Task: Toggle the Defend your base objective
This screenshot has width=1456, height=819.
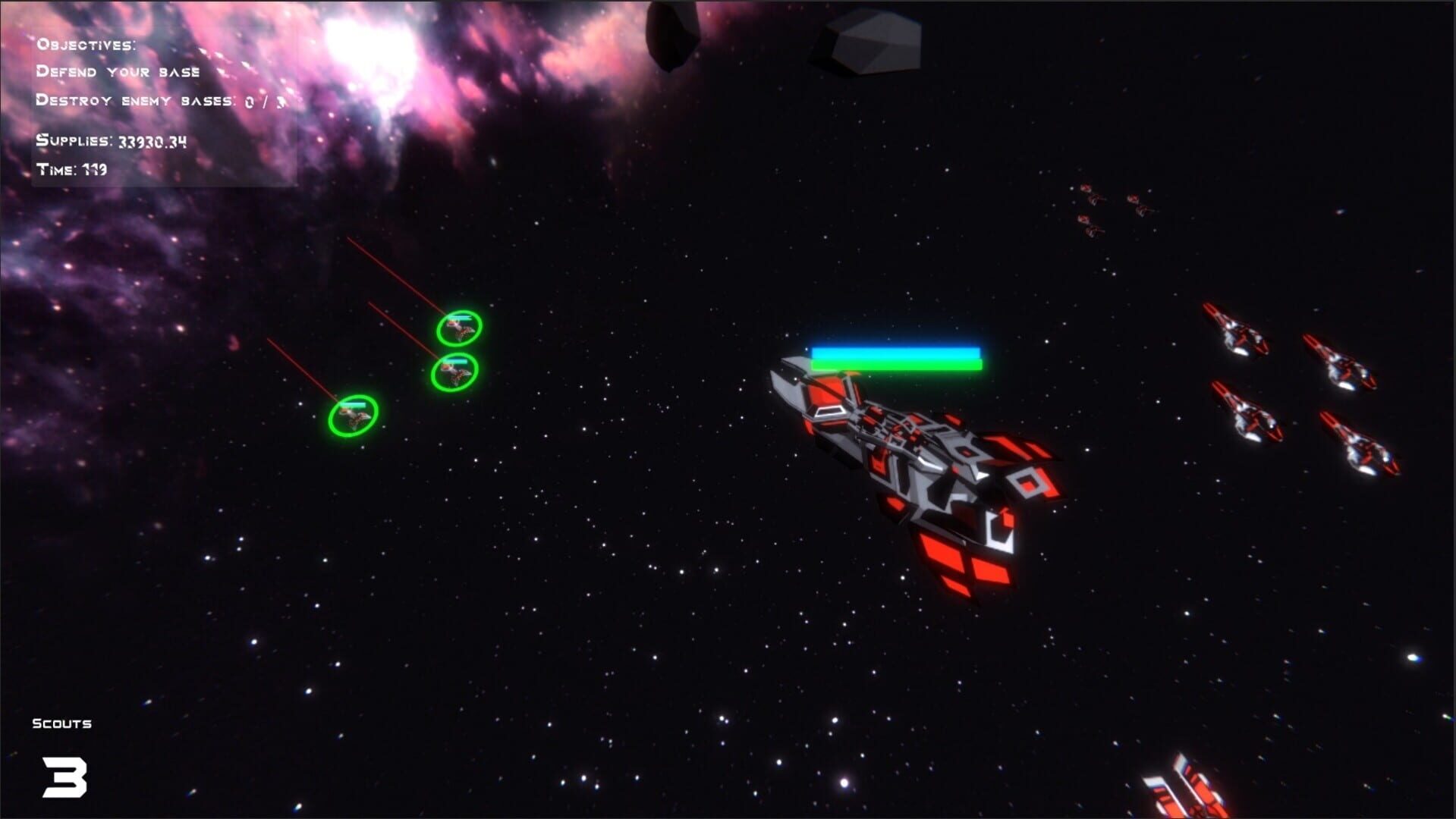Action: [119, 72]
